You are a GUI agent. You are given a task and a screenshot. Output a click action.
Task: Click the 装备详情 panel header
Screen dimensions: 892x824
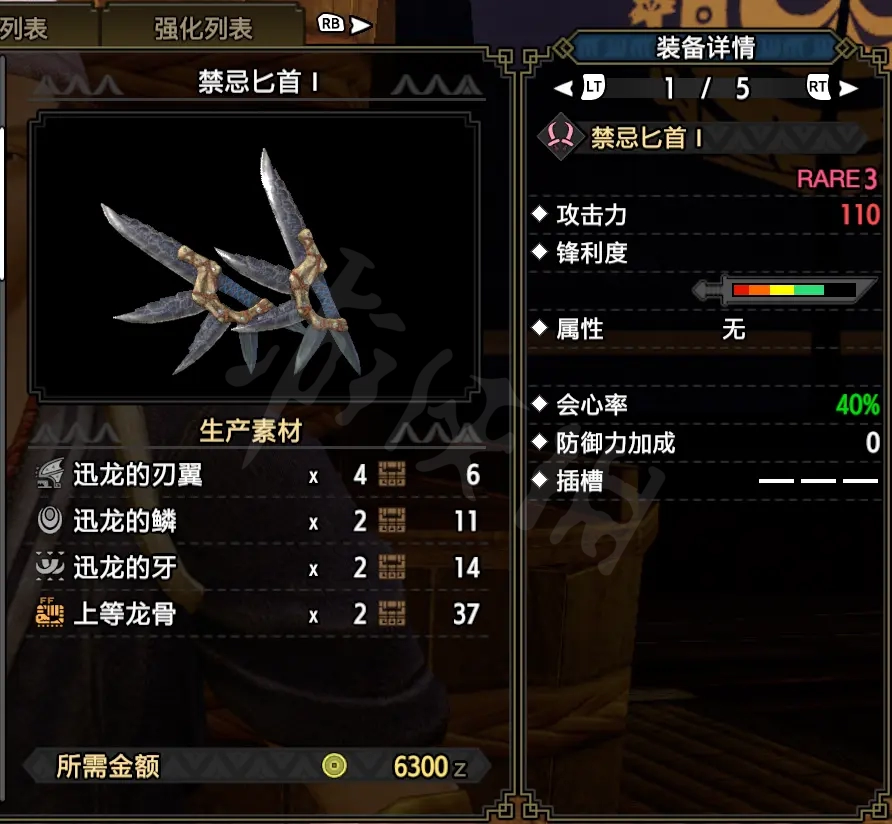tap(705, 47)
